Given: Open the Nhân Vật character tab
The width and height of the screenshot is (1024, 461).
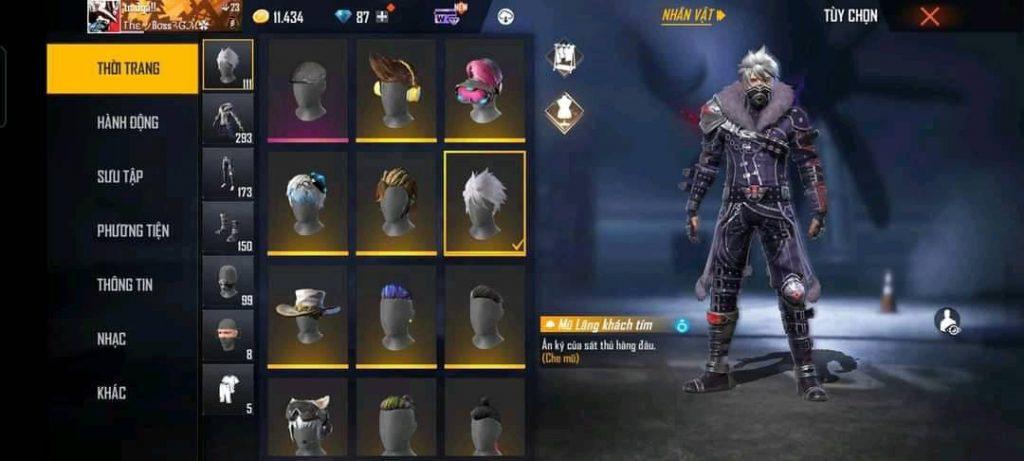Looking at the screenshot, I should (x=693, y=16).
